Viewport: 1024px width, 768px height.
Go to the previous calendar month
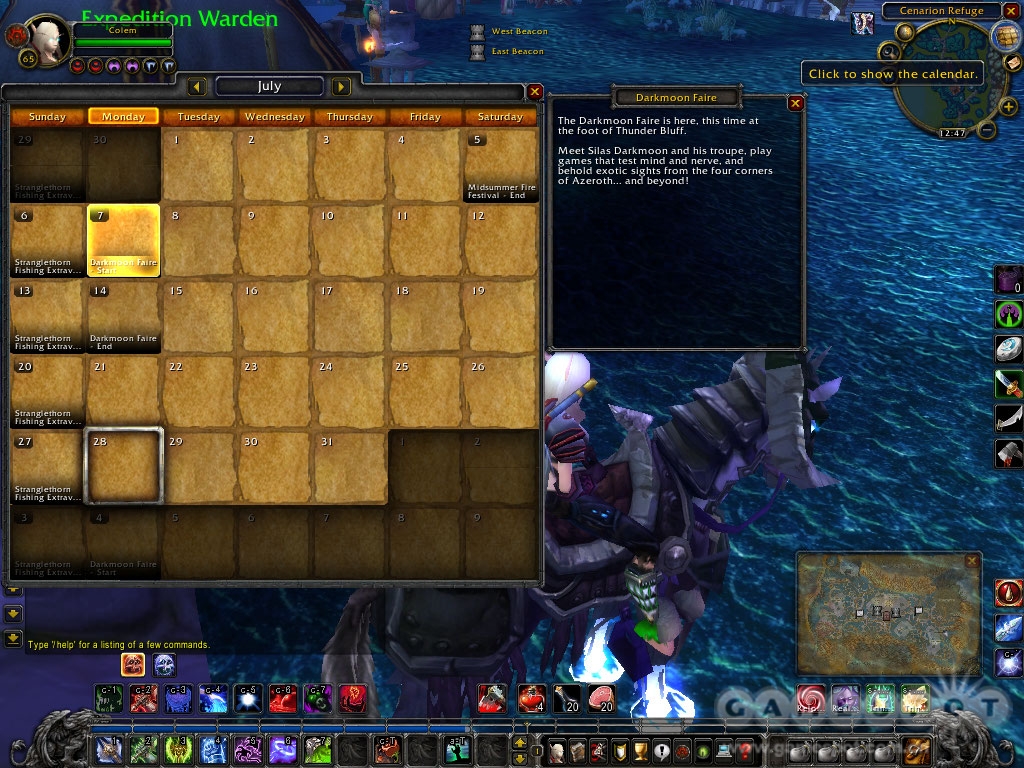(x=197, y=87)
